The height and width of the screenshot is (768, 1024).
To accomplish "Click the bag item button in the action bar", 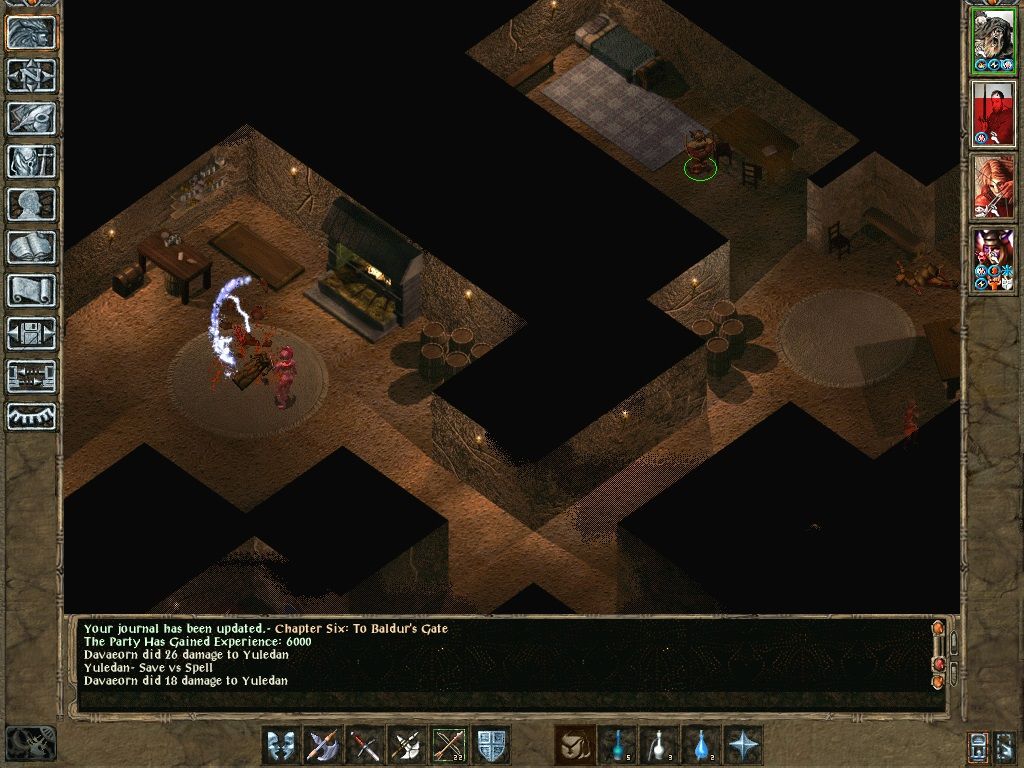I will pyautogui.click(x=574, y=746).
